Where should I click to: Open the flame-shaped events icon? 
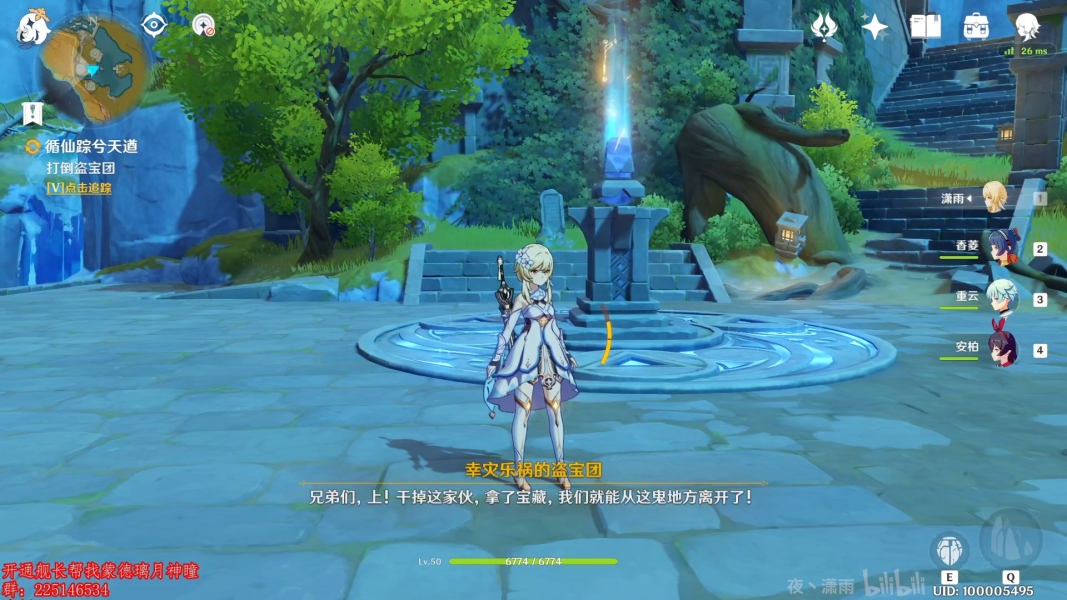[x=824, y=27]
